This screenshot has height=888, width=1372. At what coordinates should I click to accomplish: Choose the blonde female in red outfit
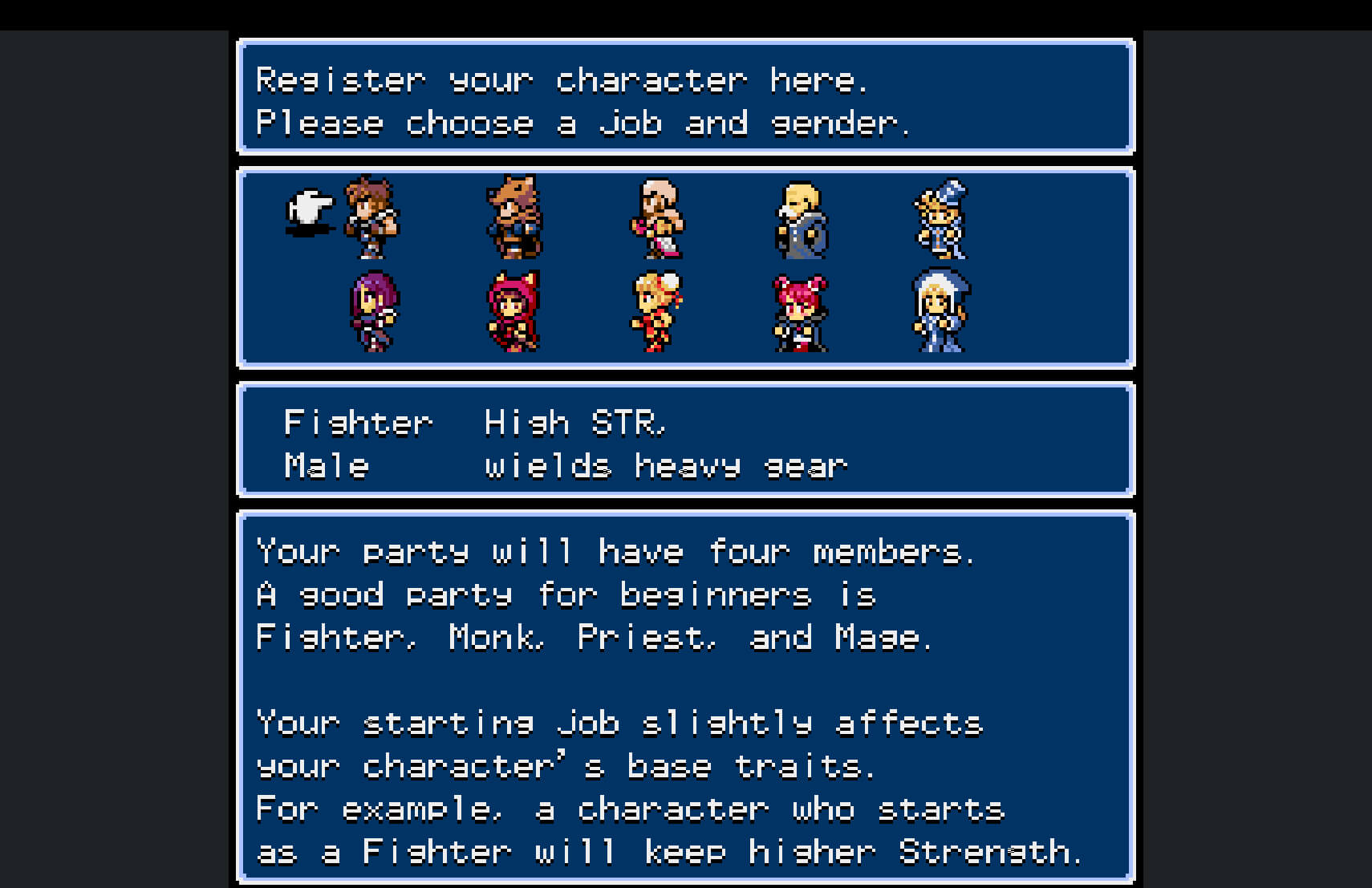[x=657, y=312]
